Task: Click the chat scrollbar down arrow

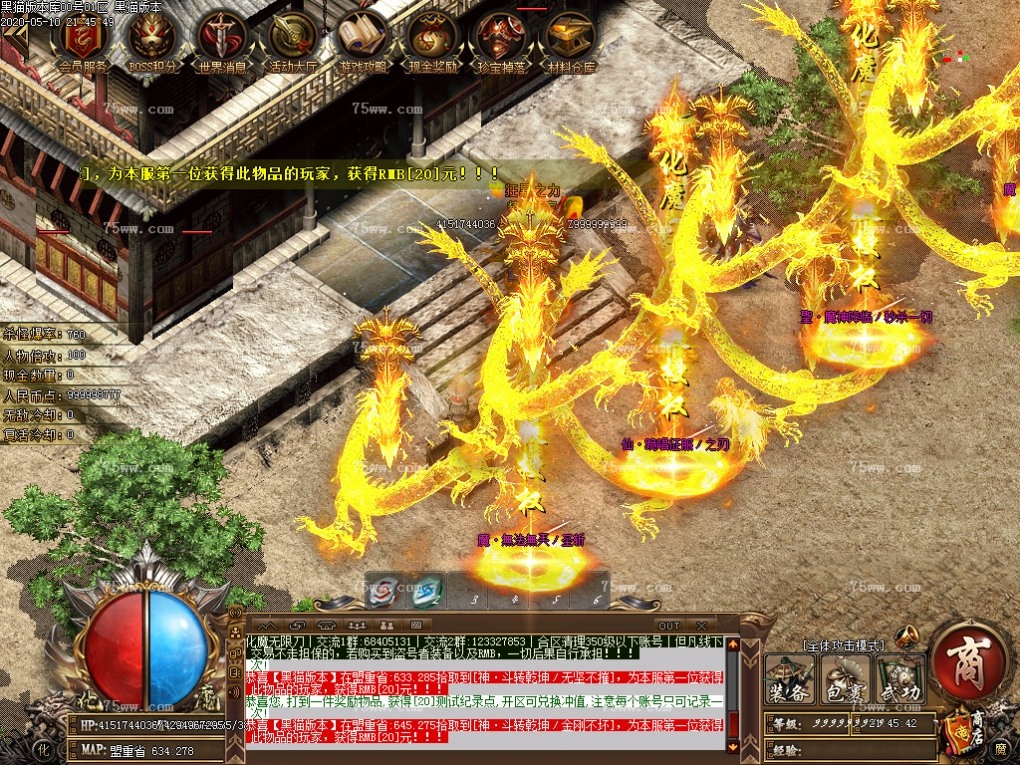Action: click(x=732, y=745)
